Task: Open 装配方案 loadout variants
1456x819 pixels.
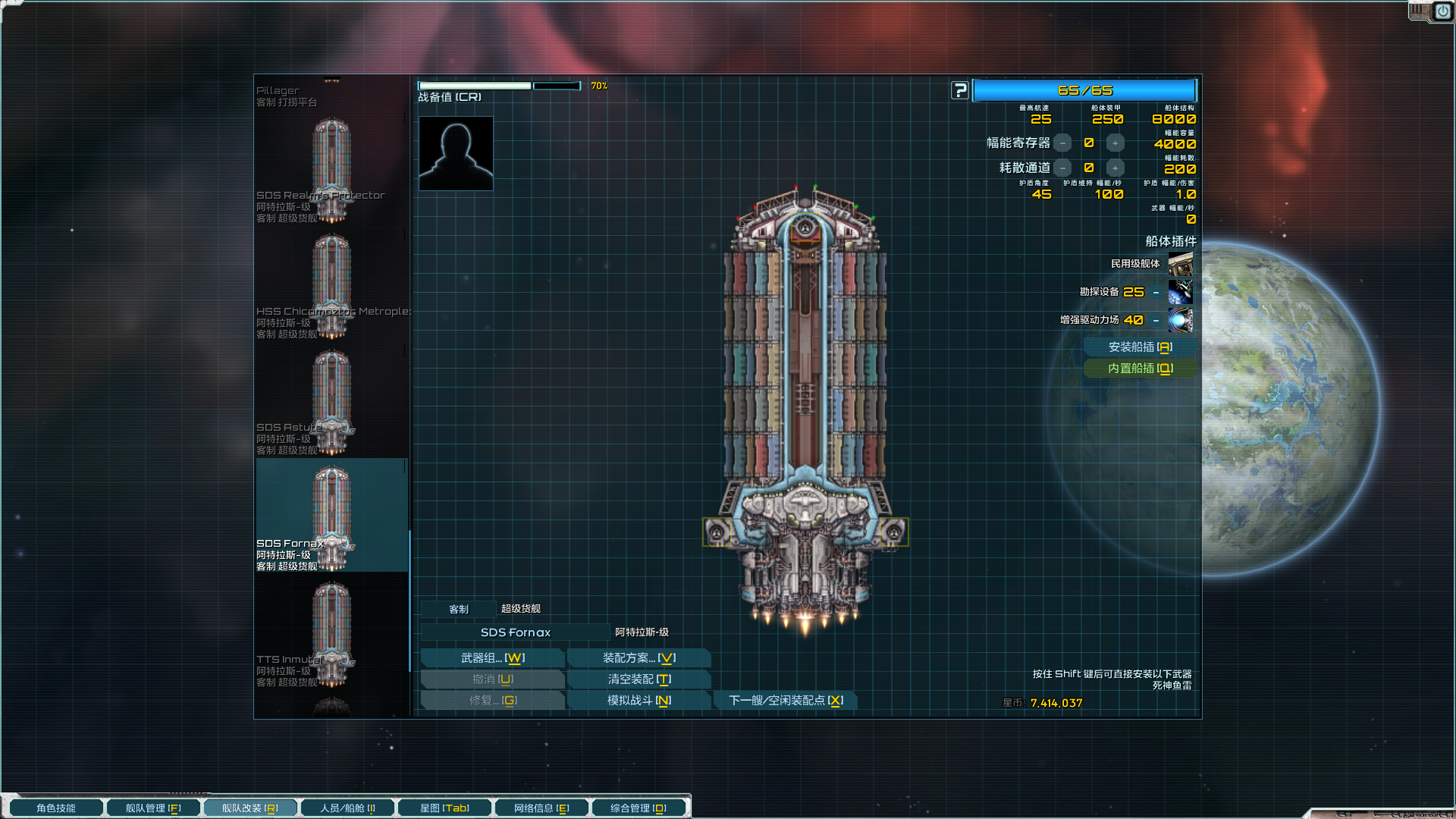Action: [x=639, y=658]
